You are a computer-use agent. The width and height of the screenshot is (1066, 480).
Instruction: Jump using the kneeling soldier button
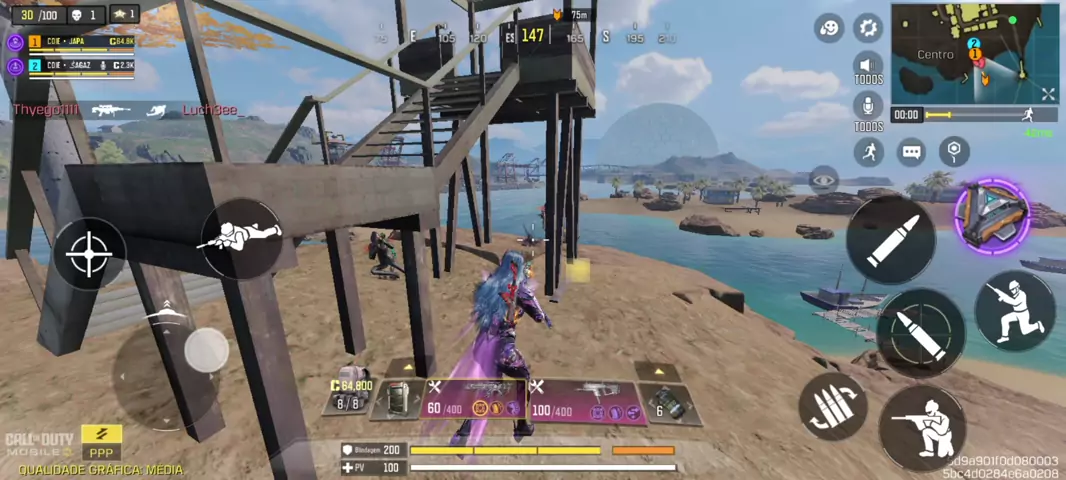tap(1014, 310)
